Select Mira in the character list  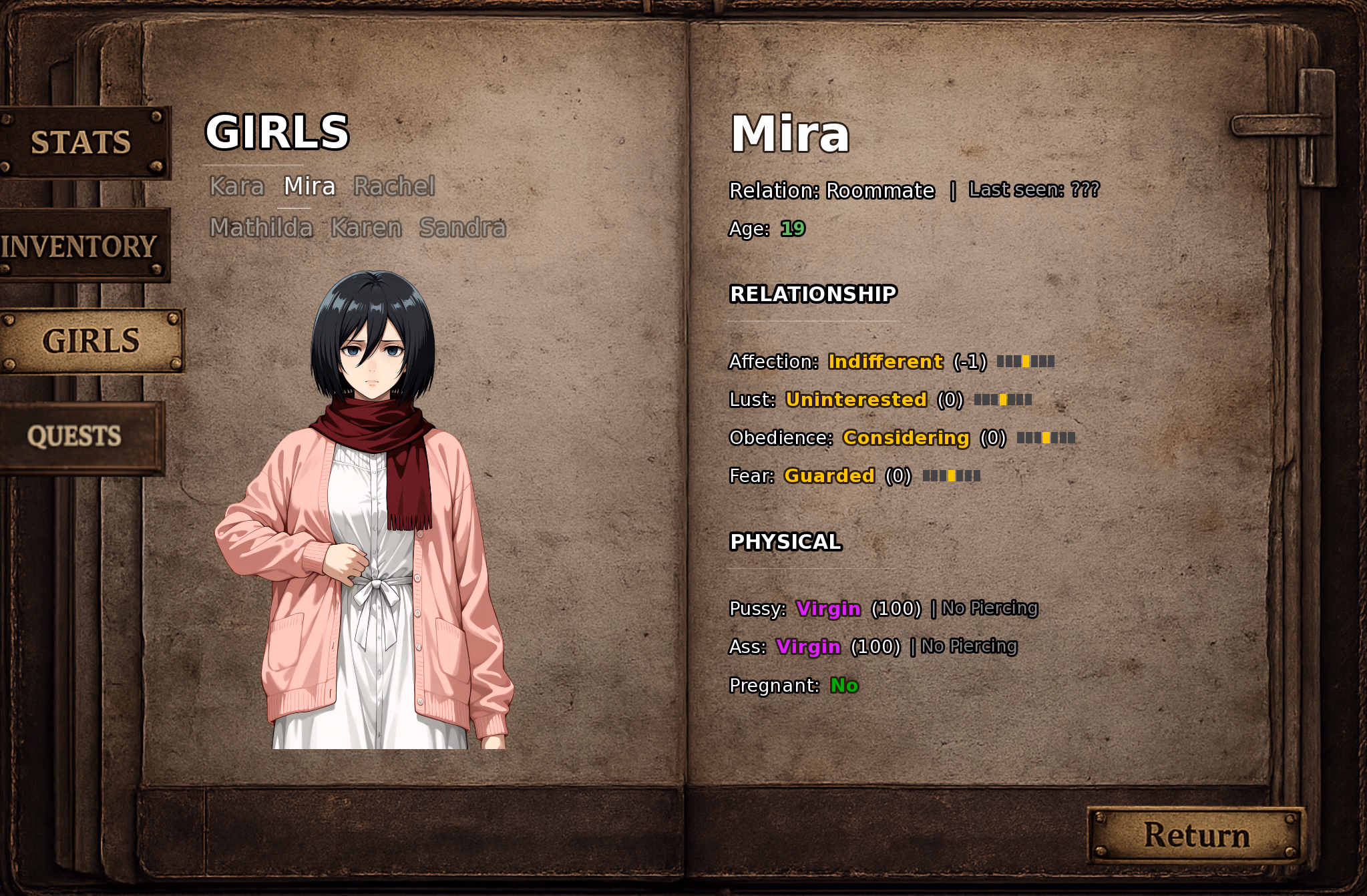pos(309,186)
